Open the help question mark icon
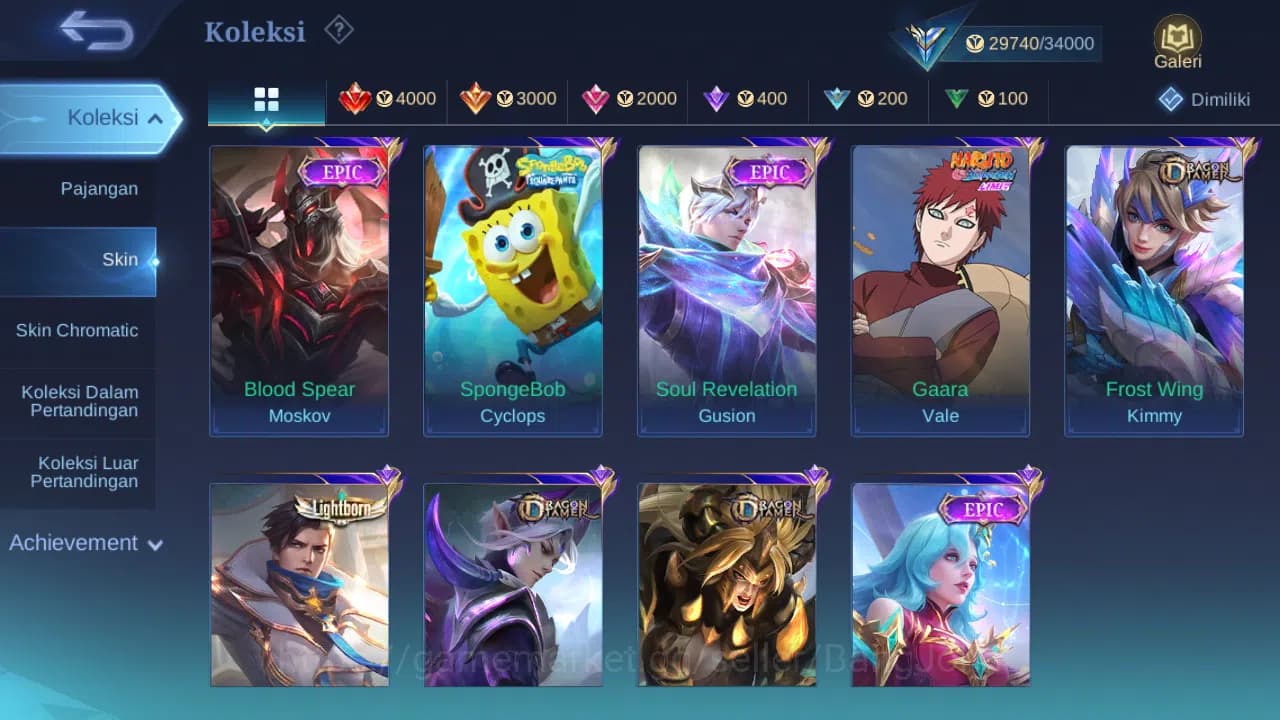Screen dimensions: 1280x720 pyautogui.click(x=338, y=31)
